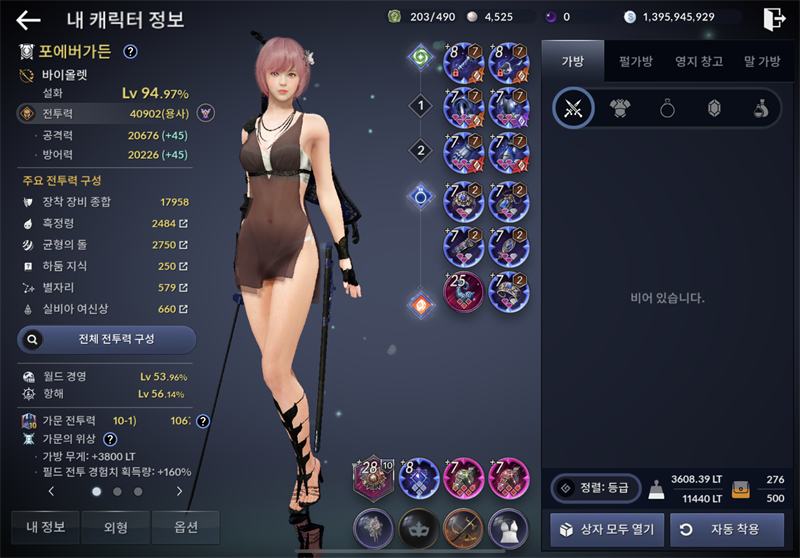Click the 전체 전투력 구성 button
The height and width of the screenshot is (558, 800).
107,339
